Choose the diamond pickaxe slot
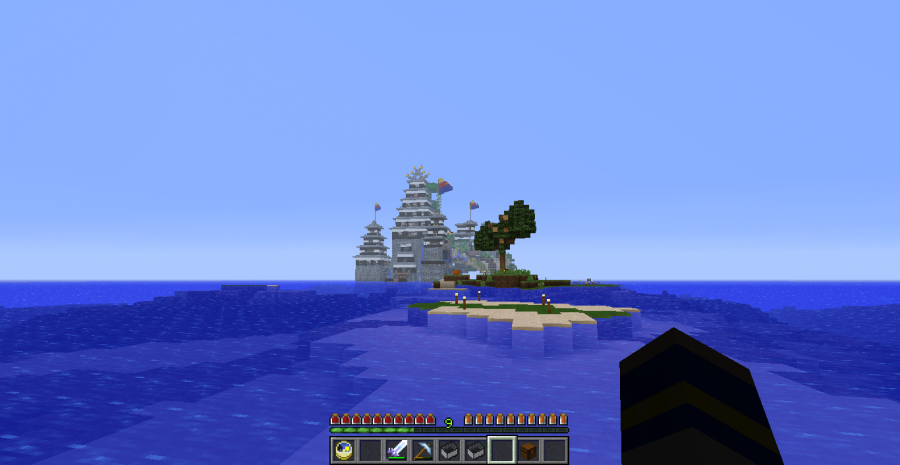 point(422,450)
